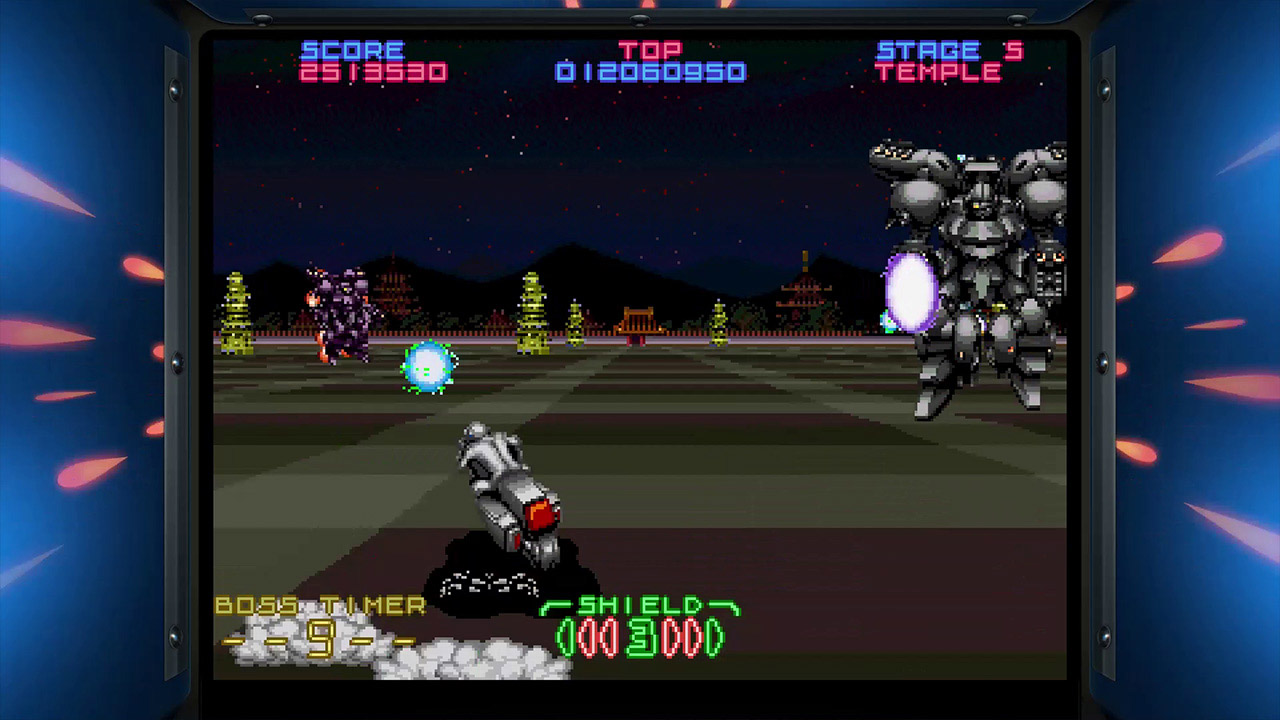Screen dimensions: 1280x720
Task: Click the score value 2513530
Action: (x=373, y=72)
